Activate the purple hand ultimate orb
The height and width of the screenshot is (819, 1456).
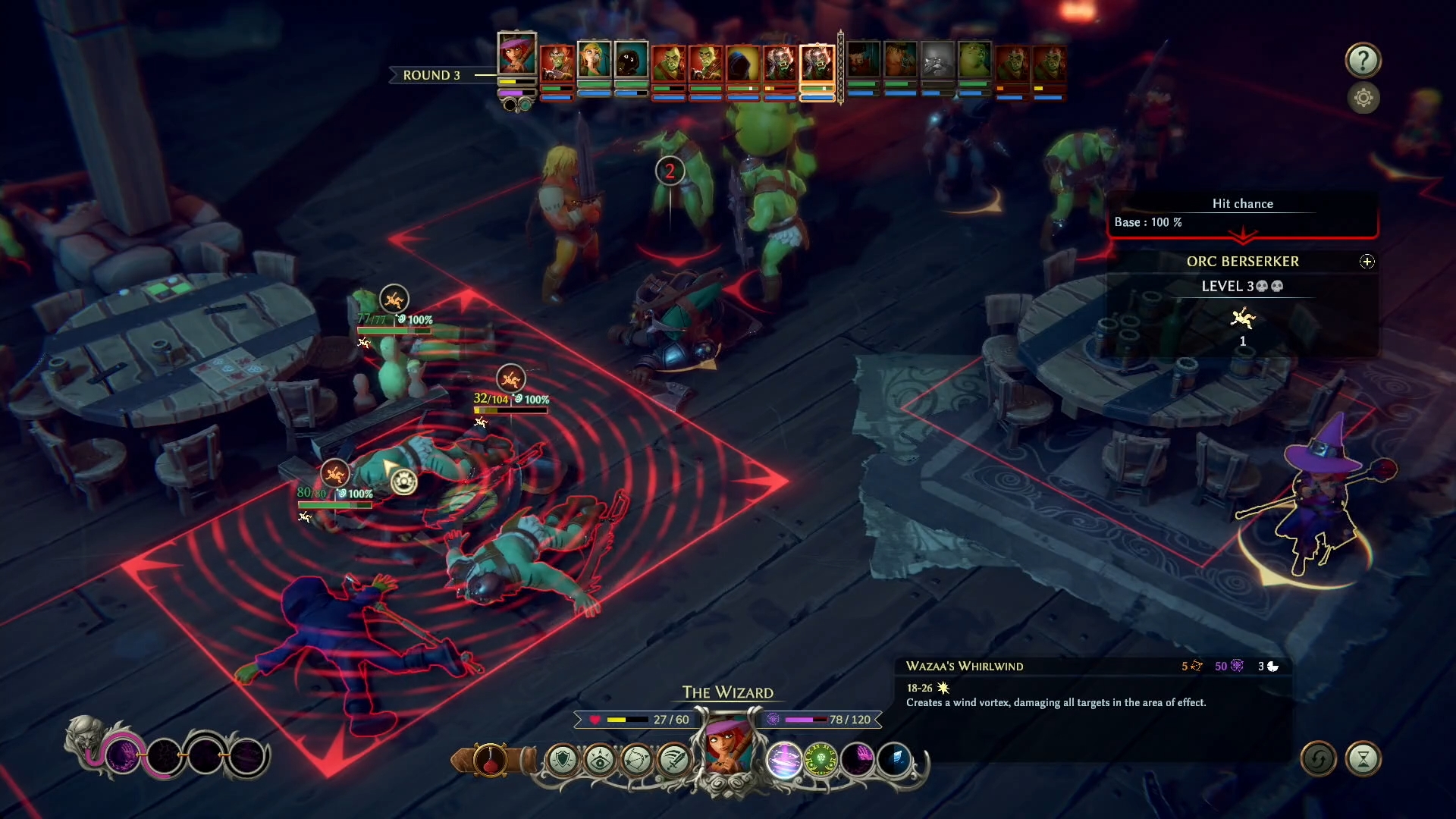123,755
